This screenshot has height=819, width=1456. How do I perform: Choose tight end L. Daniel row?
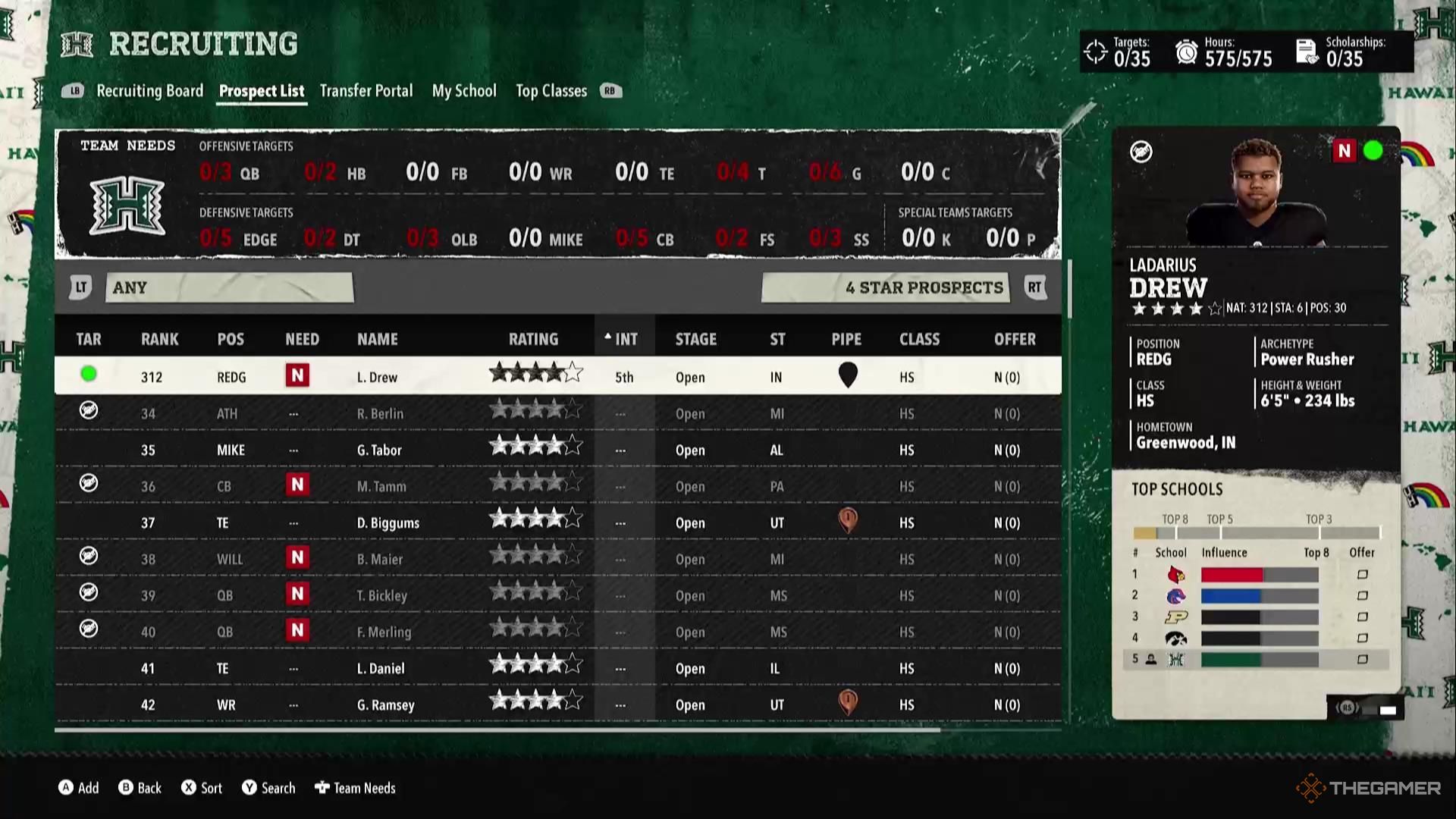380,668
